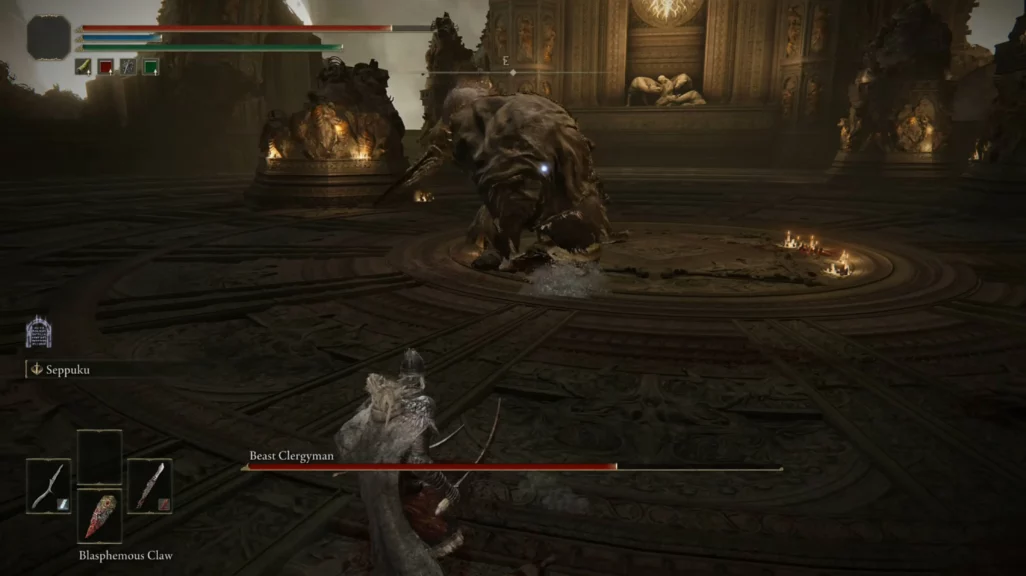Select the empty spell slot above Blasphemous Claw

pyautogui.click(x=99, y=457)
